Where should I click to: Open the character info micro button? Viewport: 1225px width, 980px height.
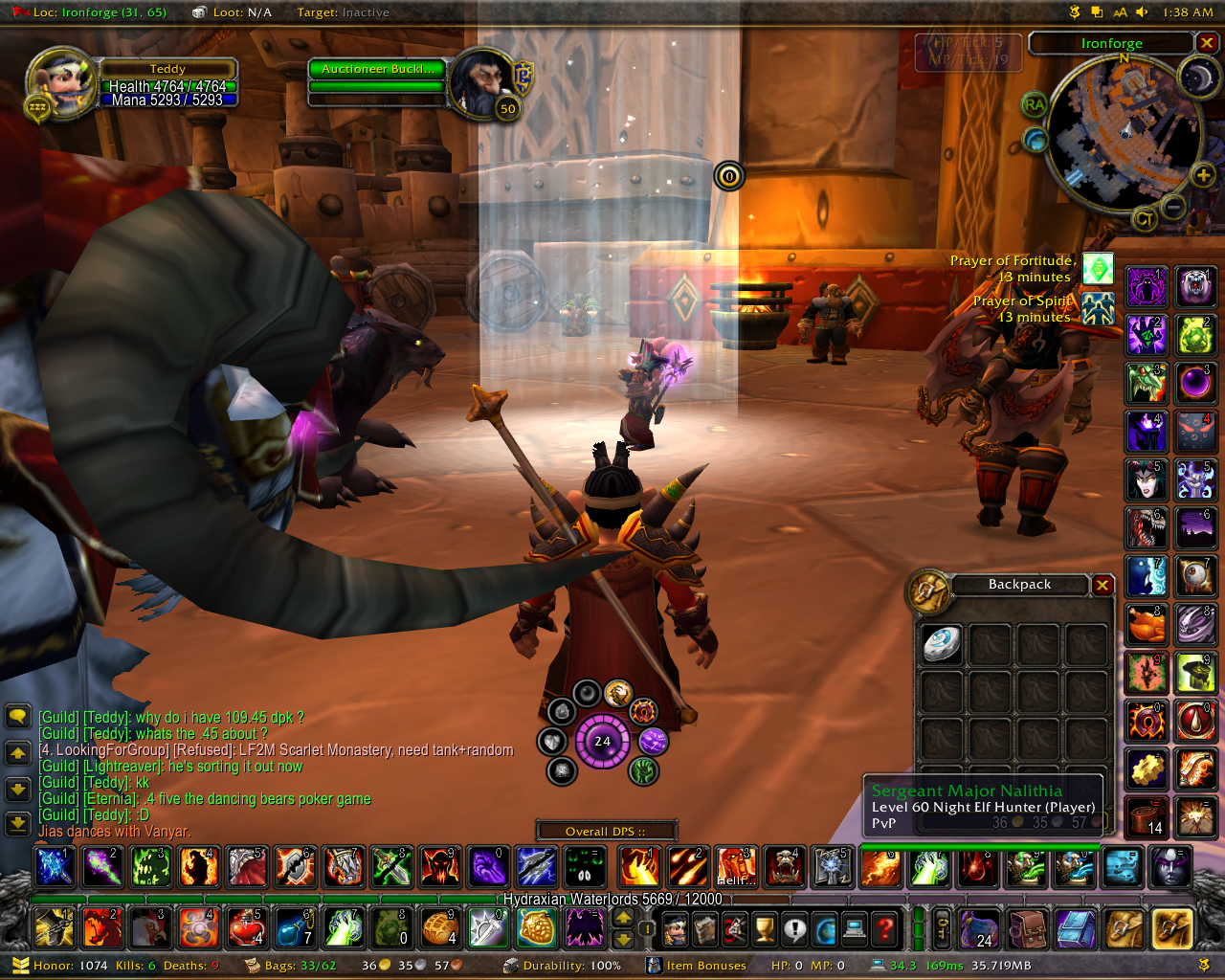click(x=676, y=928)
